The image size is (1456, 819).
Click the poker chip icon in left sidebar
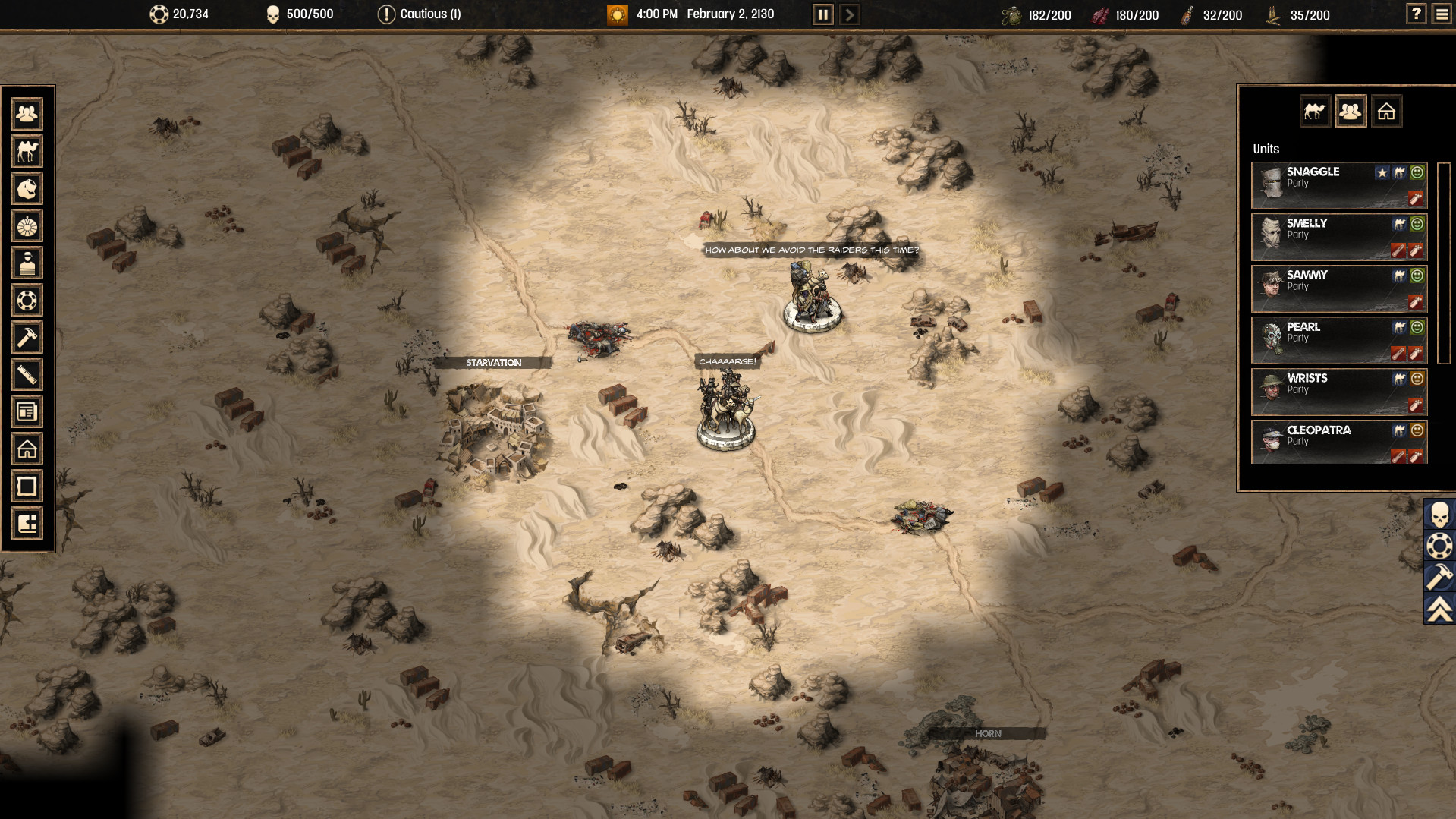[27, 301]
